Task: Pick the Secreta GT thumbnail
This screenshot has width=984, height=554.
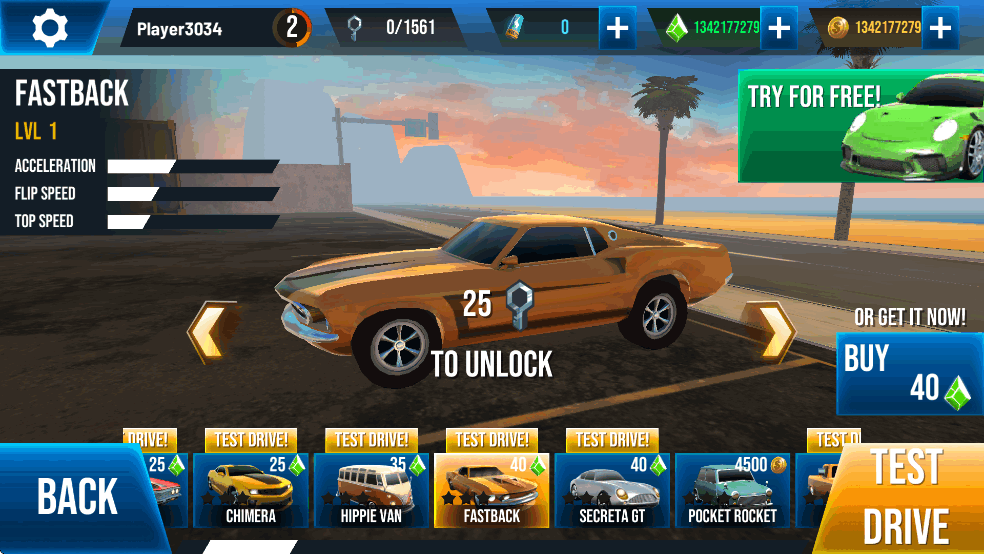Action: 612,490
